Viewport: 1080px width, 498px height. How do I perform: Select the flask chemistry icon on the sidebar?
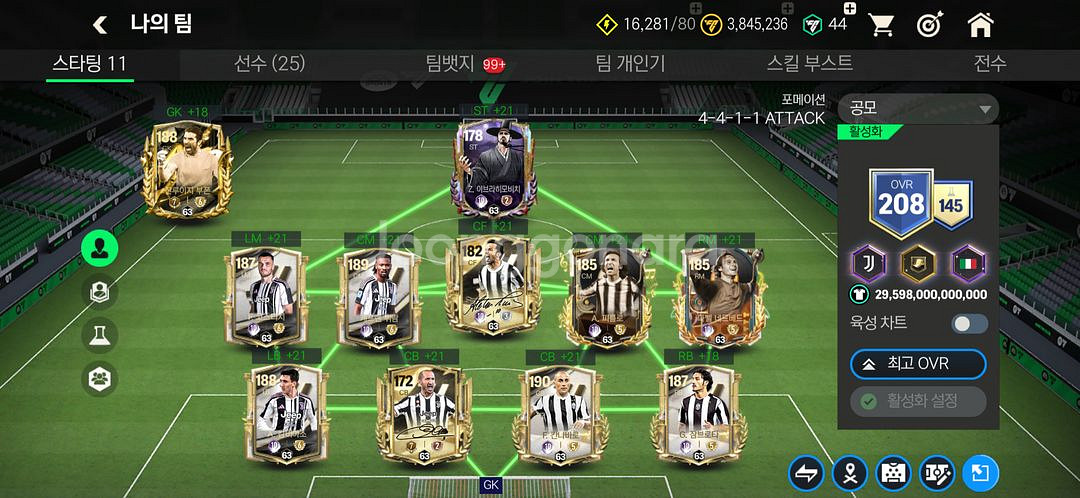point(100,336)
